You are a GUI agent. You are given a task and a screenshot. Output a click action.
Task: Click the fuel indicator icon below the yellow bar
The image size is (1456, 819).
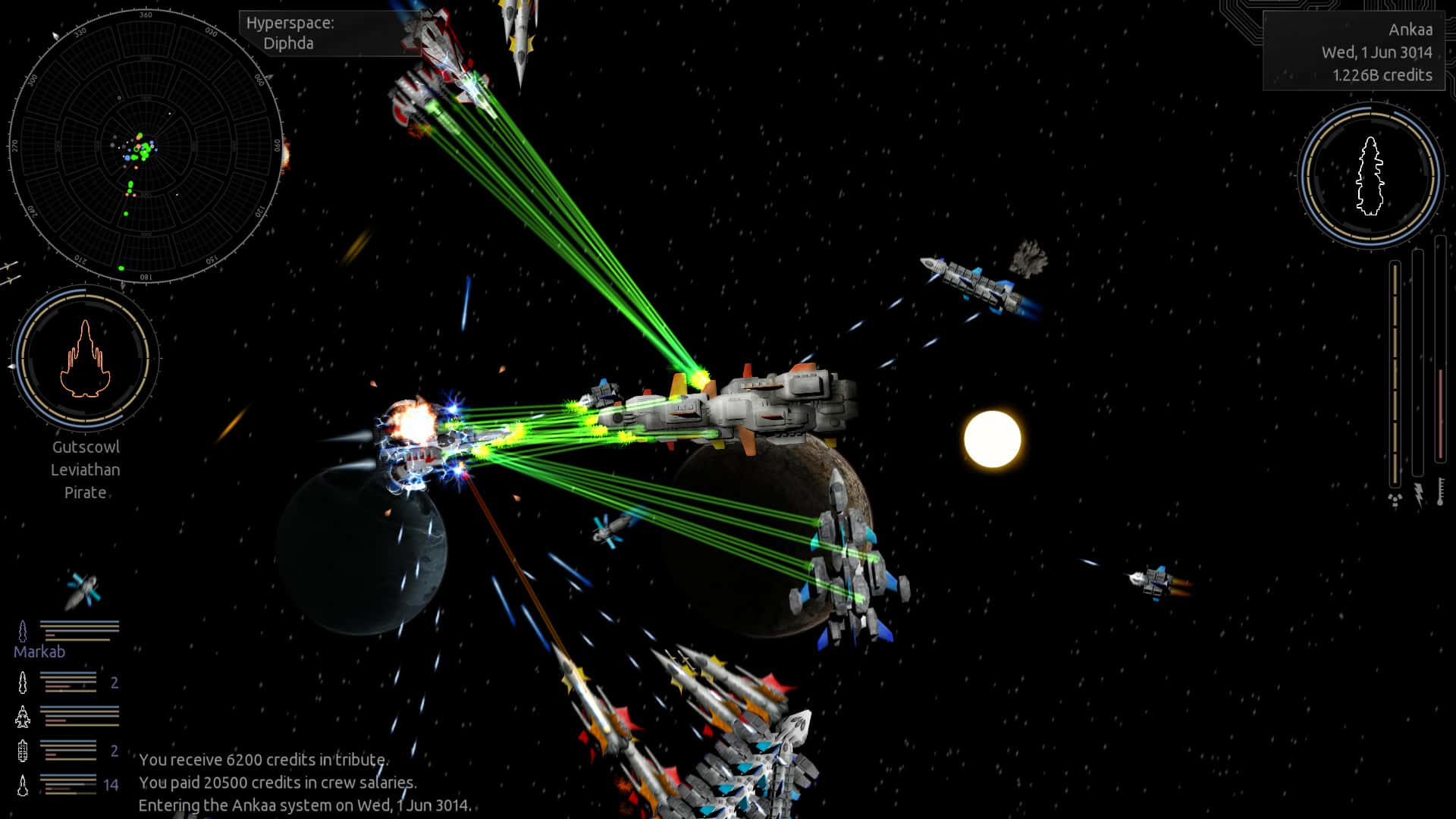(x=1395, y=497)
